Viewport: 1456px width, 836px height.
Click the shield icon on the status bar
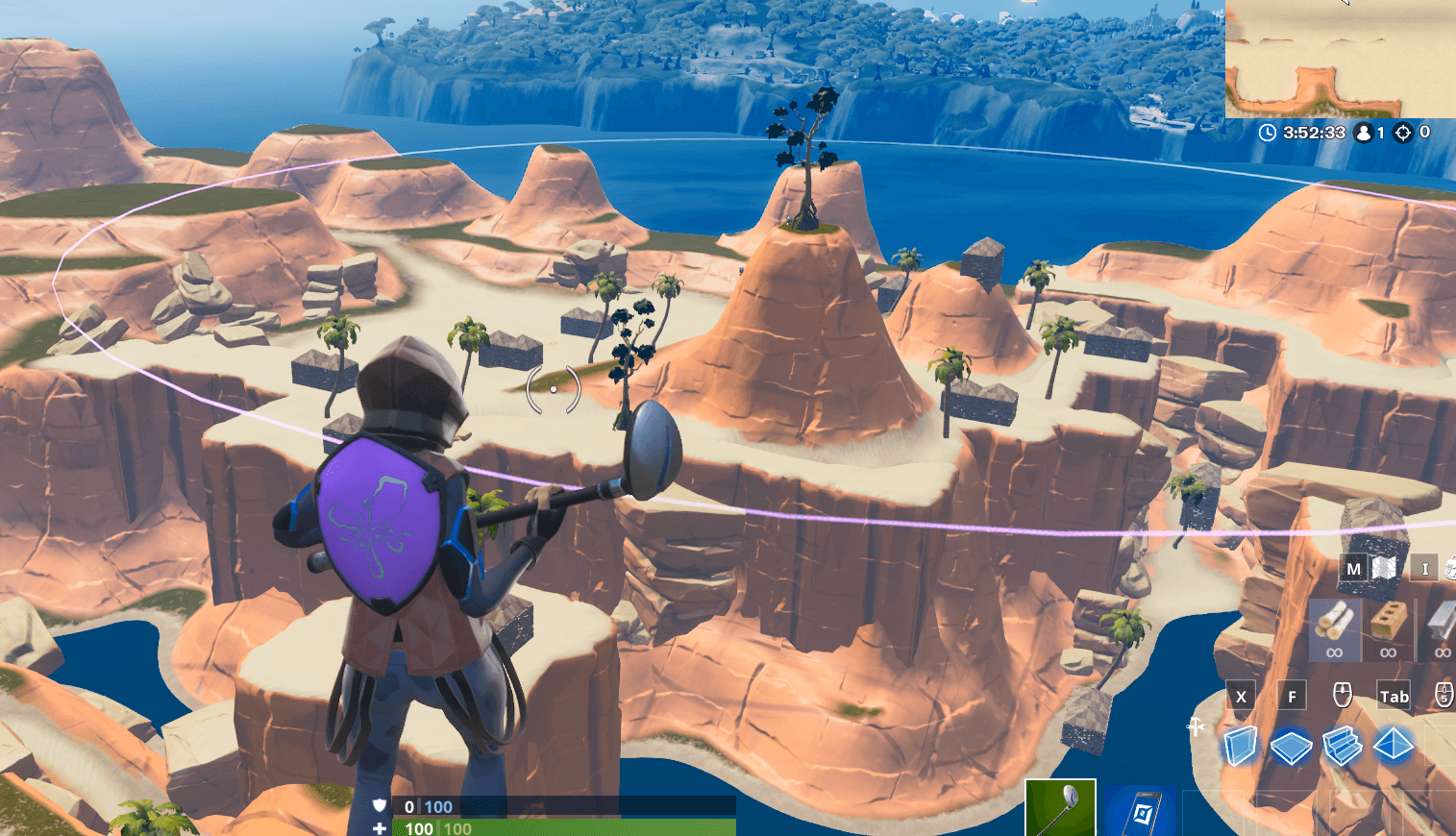pos(381,807)
